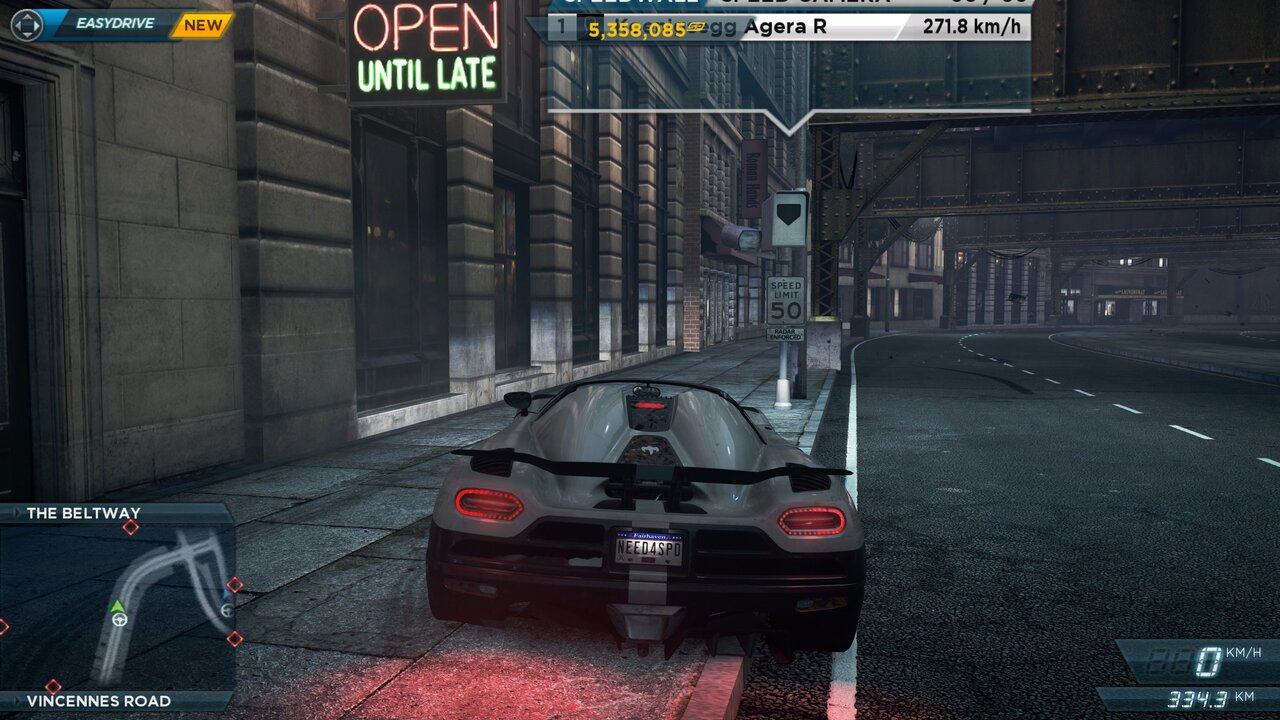
Task: Click the Speedpoints icon beside the money counter
Action: click(696, 28)
